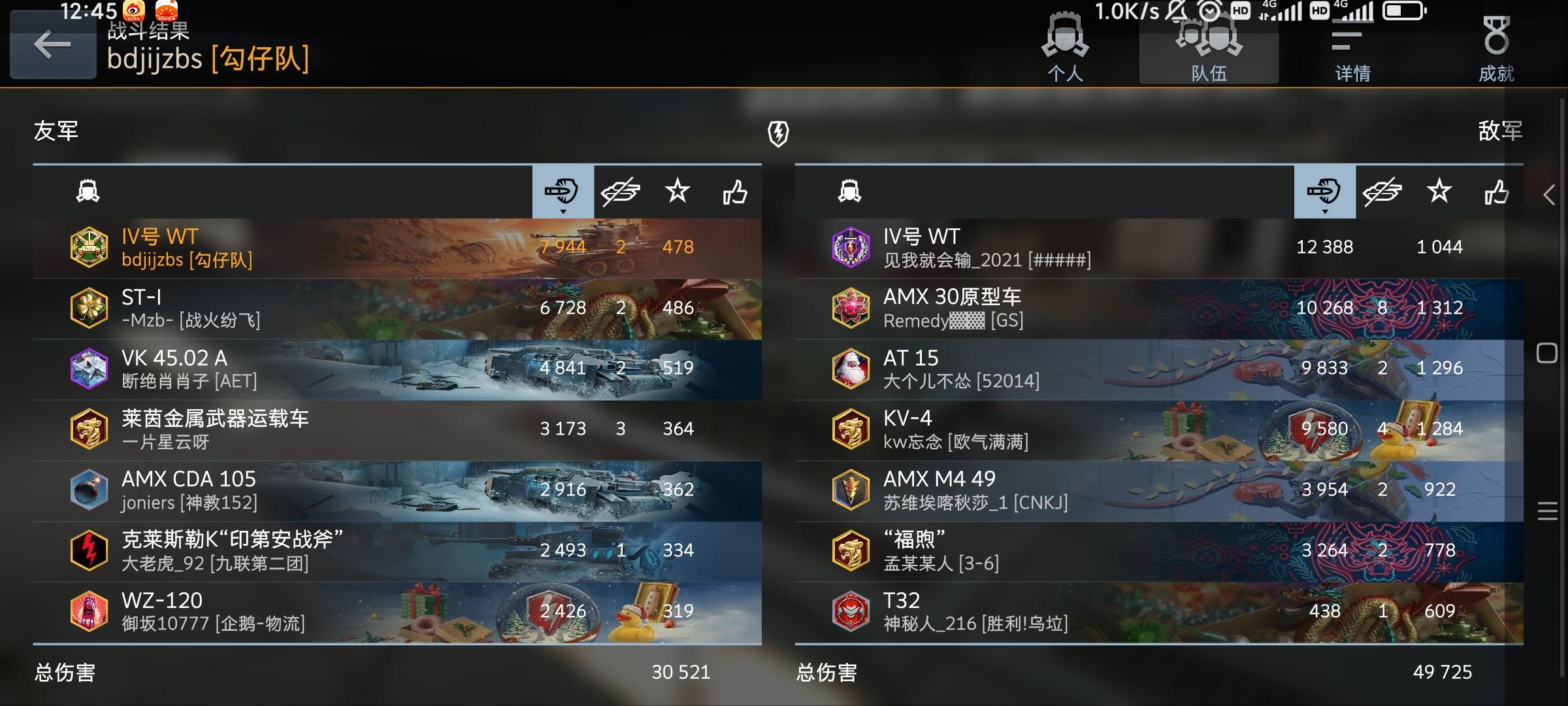The image size is (1568, 706).
Task: Toggle sorting by destroyed vehicles on allied team
Action: [621, 192]
